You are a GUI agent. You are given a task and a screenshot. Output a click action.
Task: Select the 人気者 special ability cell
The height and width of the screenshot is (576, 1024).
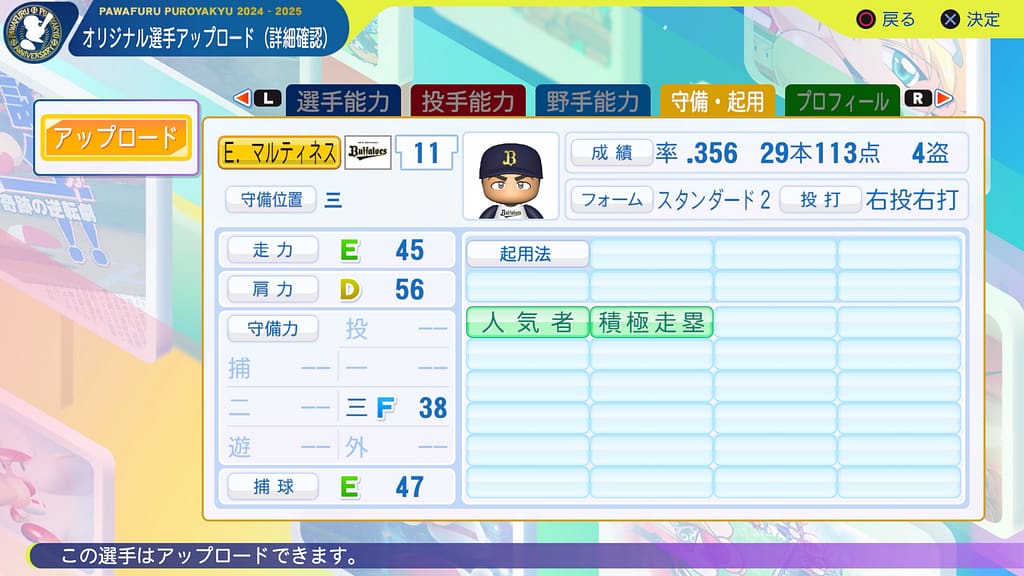point(527,322)
